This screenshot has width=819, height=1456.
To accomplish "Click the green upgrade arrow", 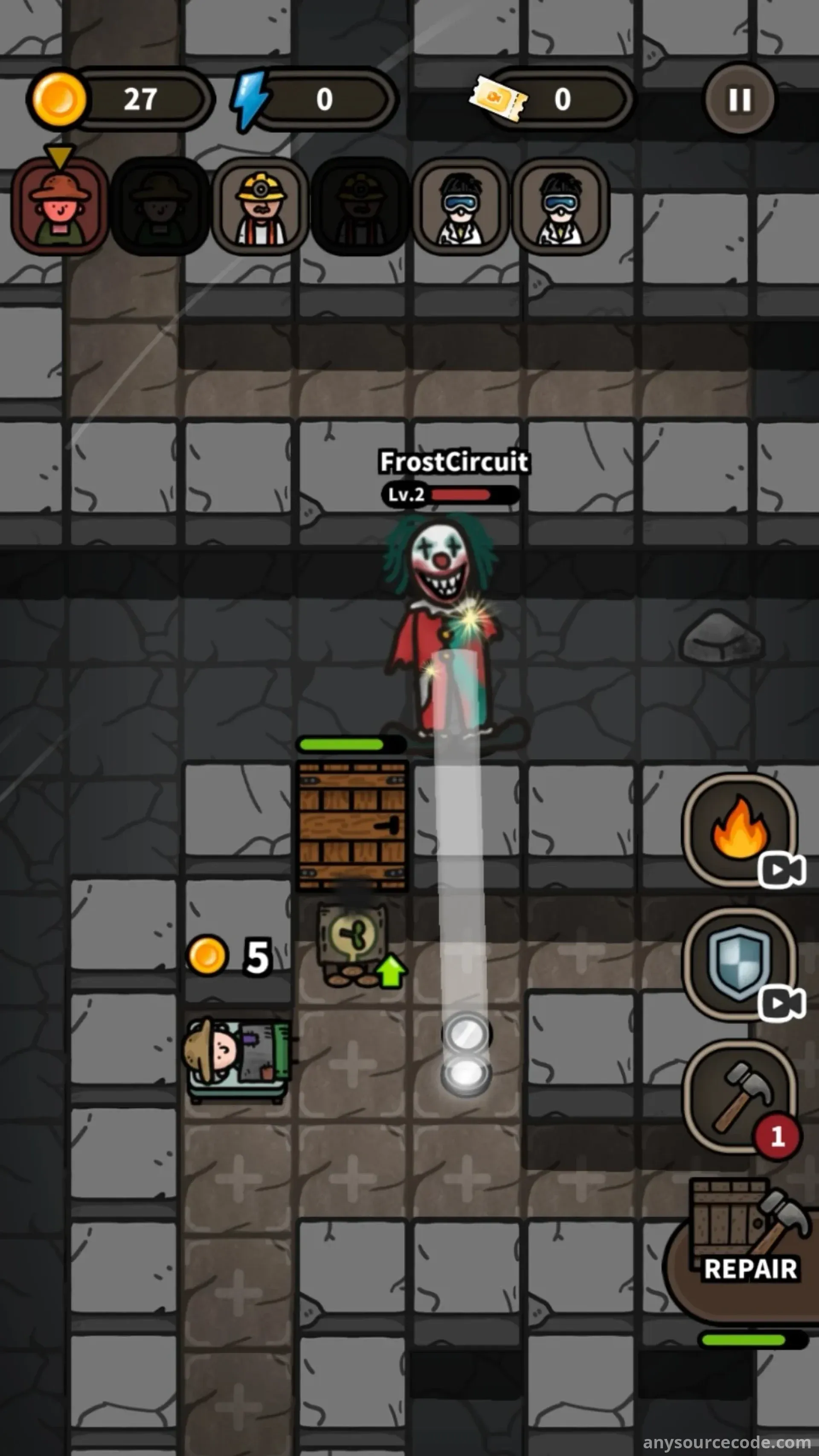I will 391,970.
